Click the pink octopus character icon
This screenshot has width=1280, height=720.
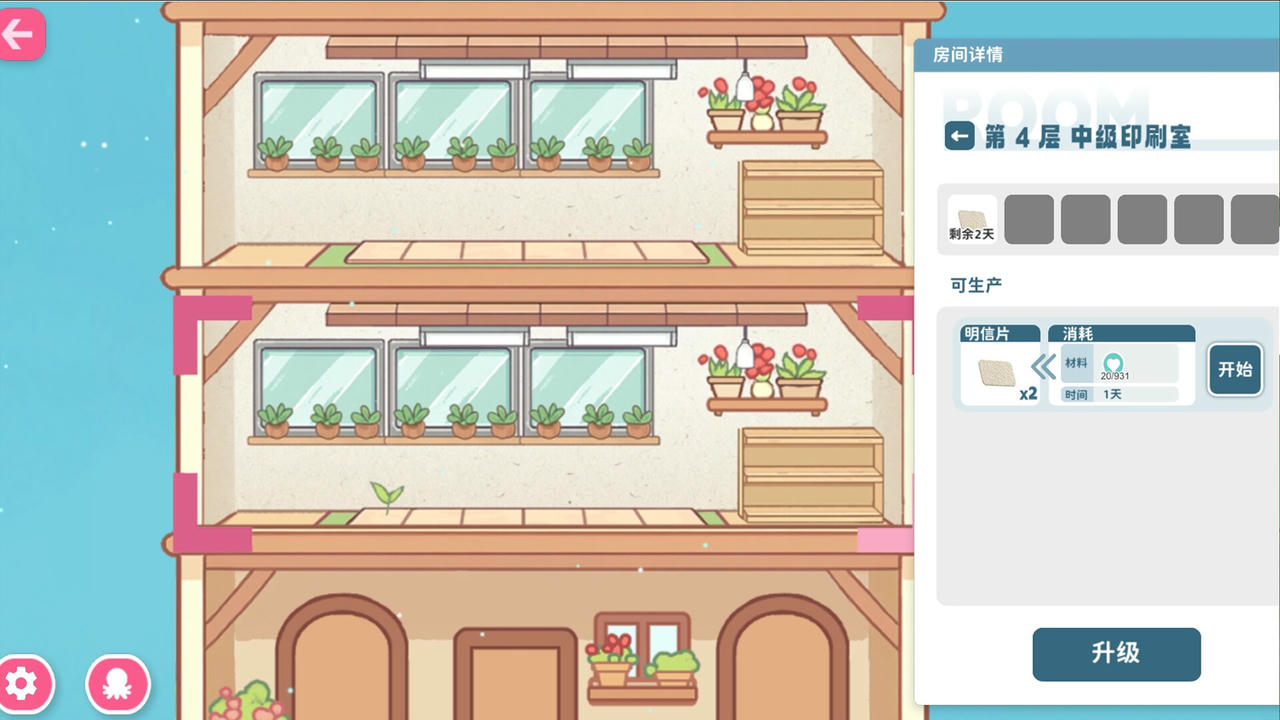[118, 684]
